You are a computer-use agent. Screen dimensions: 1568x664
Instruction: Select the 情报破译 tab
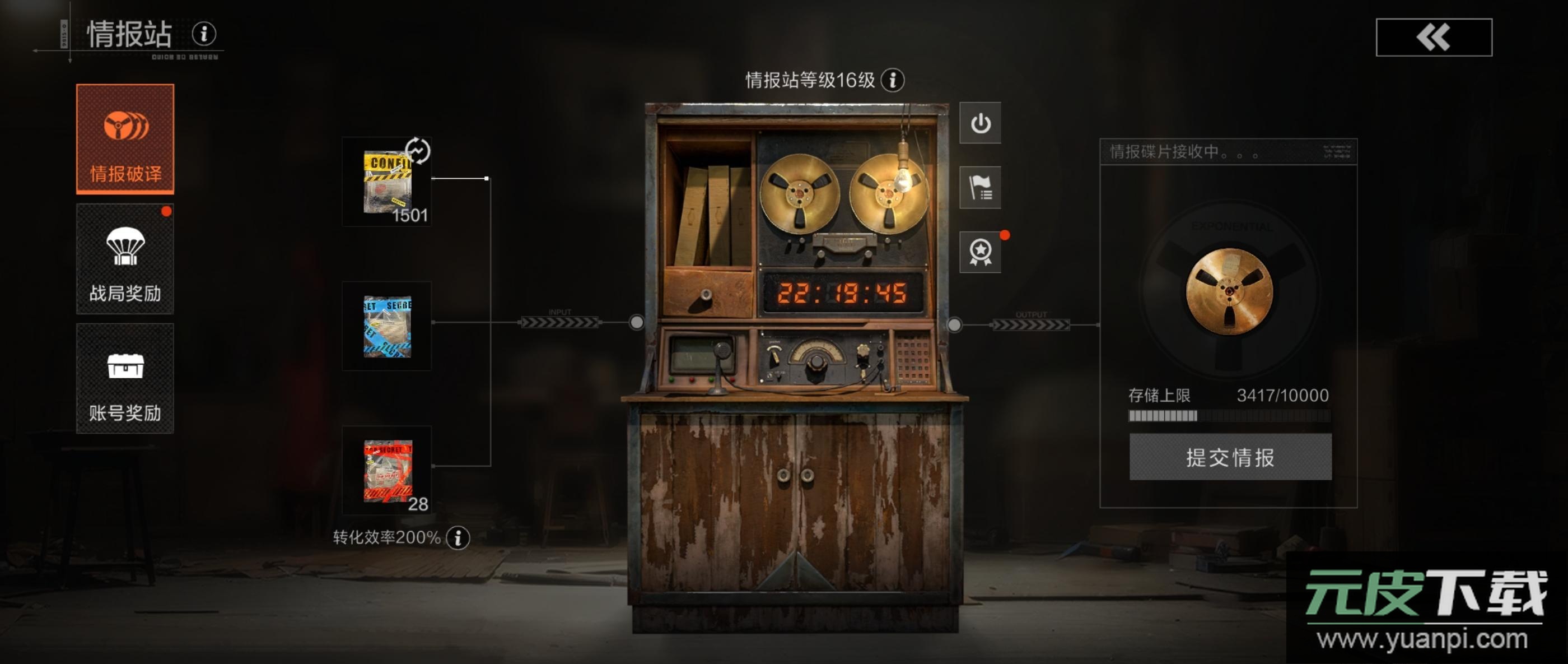(125, 139)
